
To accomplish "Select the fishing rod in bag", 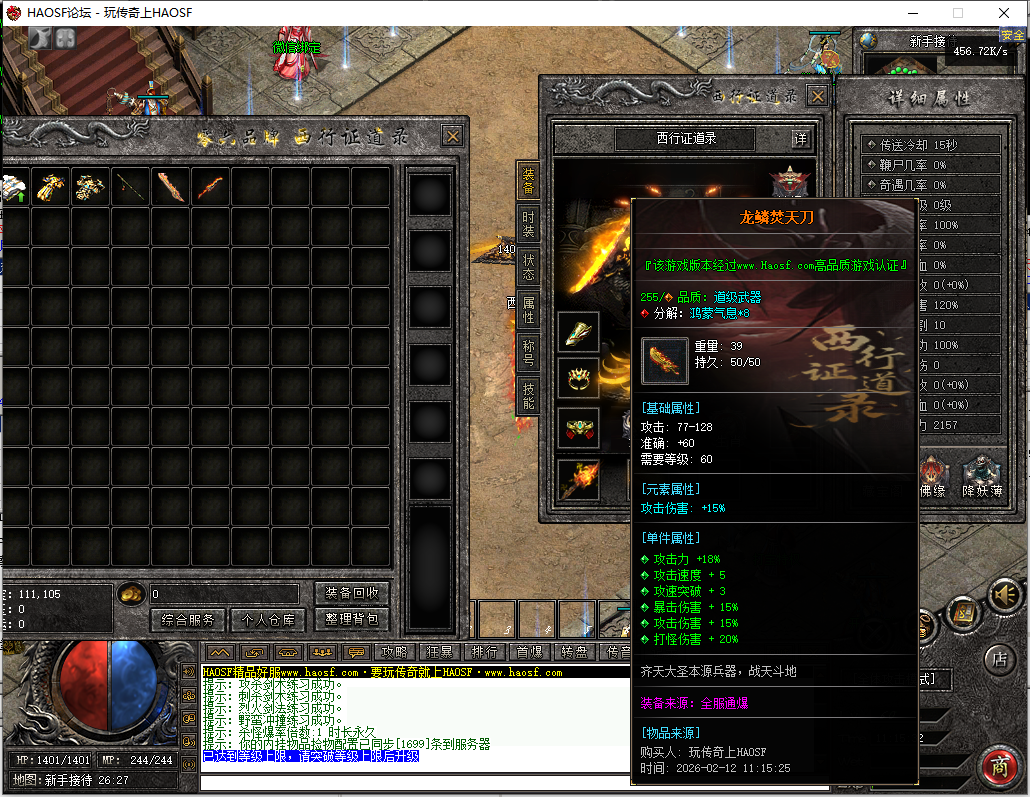I will click(130, 186).
